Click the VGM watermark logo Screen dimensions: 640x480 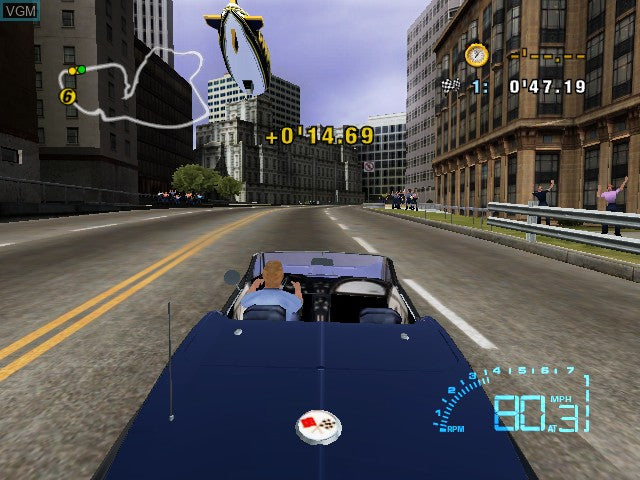click(x=21, y=9)
